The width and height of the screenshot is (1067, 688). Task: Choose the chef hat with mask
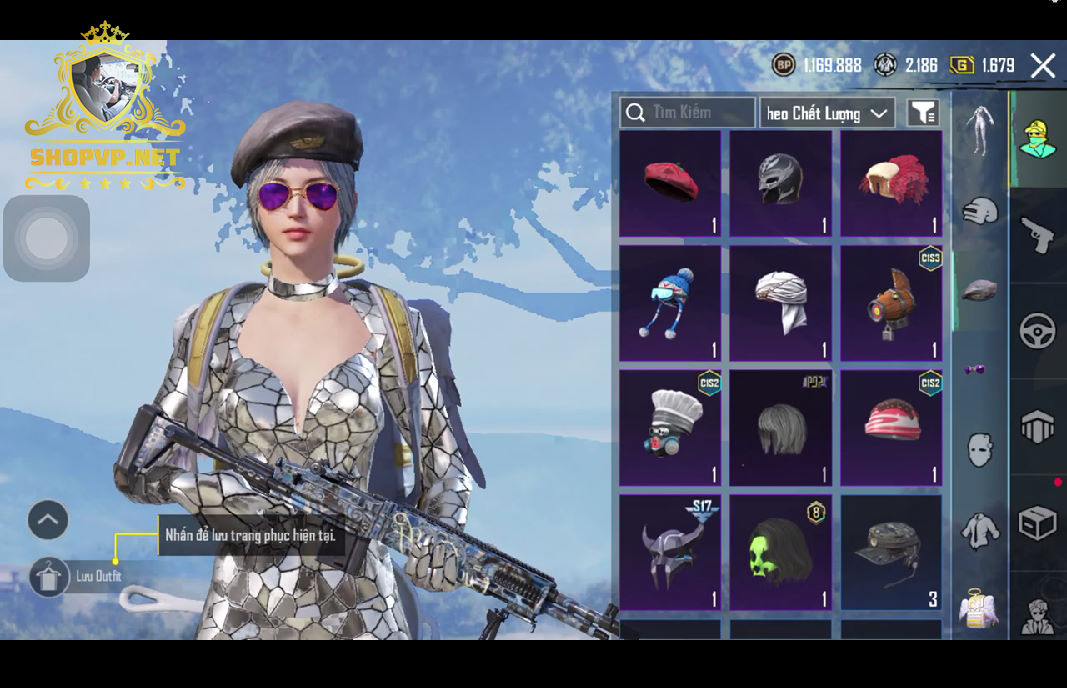[x=670, y=427]
